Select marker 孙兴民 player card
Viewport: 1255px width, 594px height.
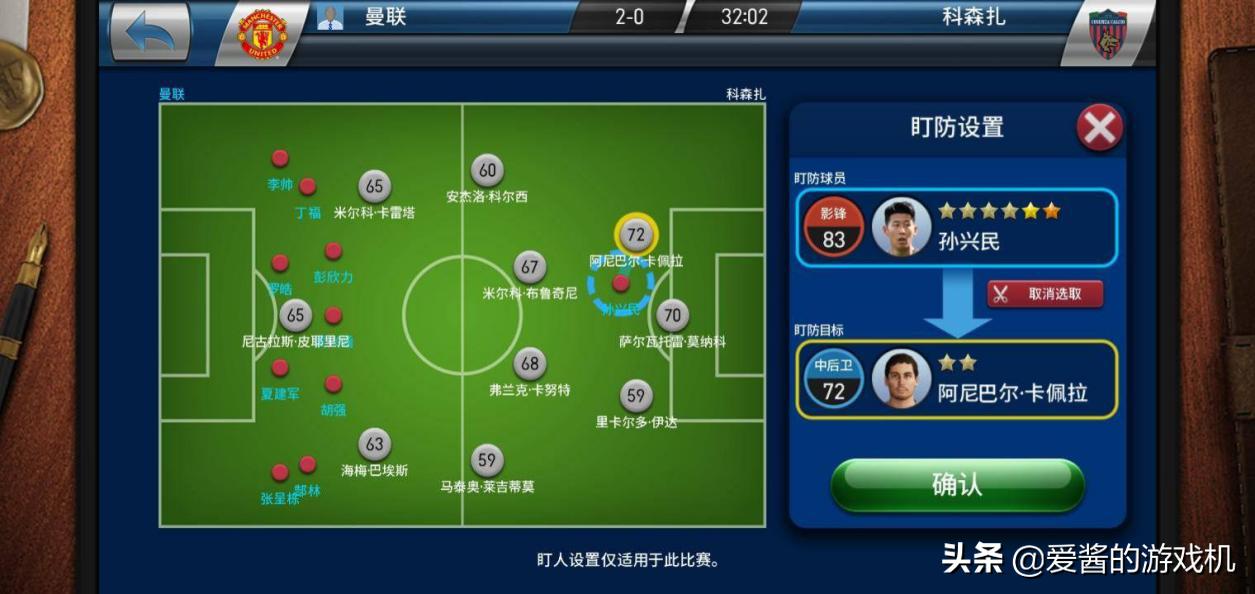tap(955, 228)
